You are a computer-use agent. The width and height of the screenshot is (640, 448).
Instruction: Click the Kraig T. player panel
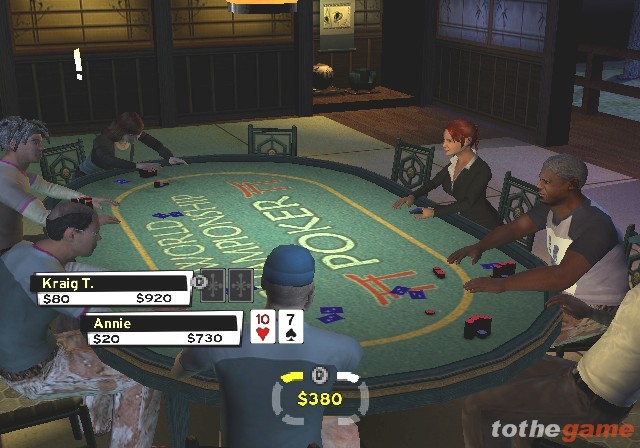click(111, 290)
